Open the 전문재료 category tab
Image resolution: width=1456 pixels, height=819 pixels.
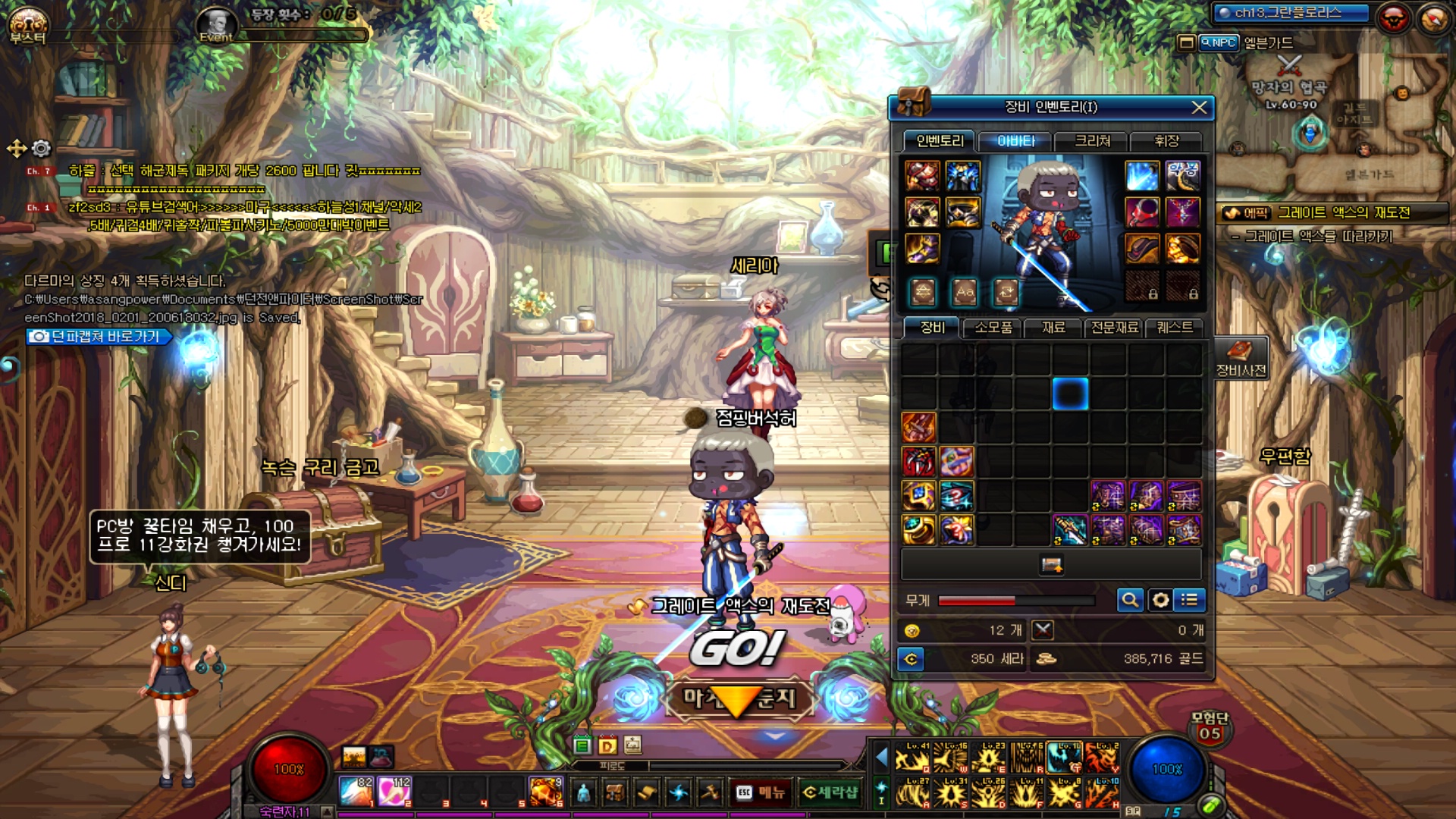click(1114, 328)
